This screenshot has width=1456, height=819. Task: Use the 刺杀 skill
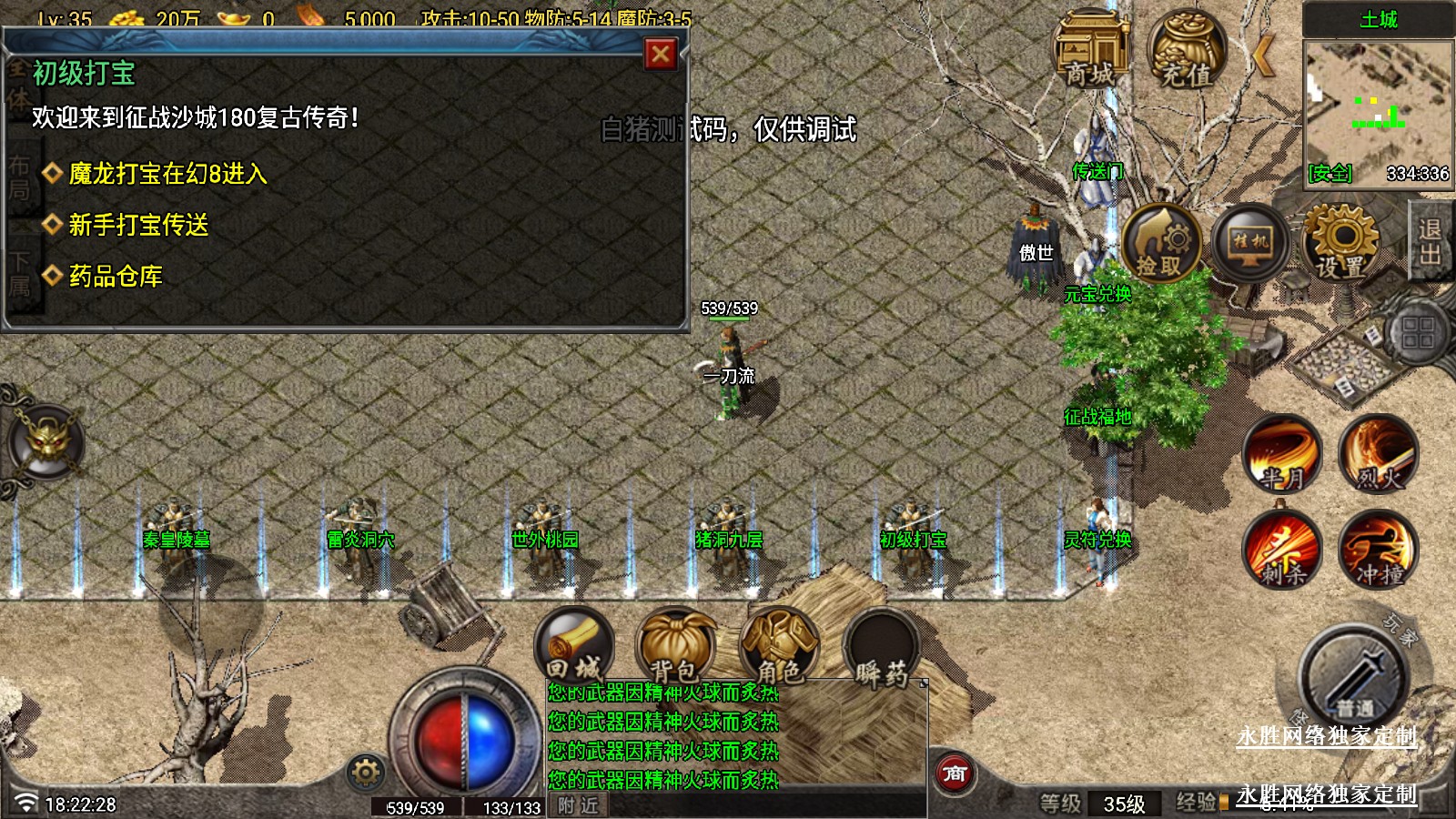(1283, 549)
